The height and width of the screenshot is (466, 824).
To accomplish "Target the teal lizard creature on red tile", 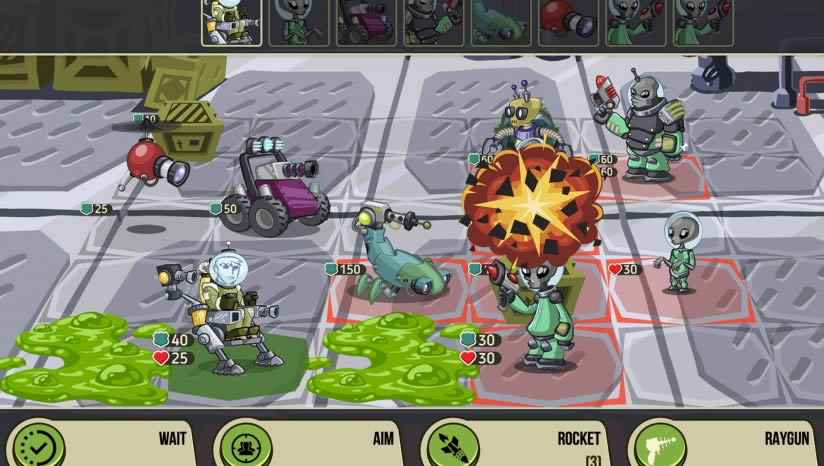I will pyautogui.click(x=395, y=258).
